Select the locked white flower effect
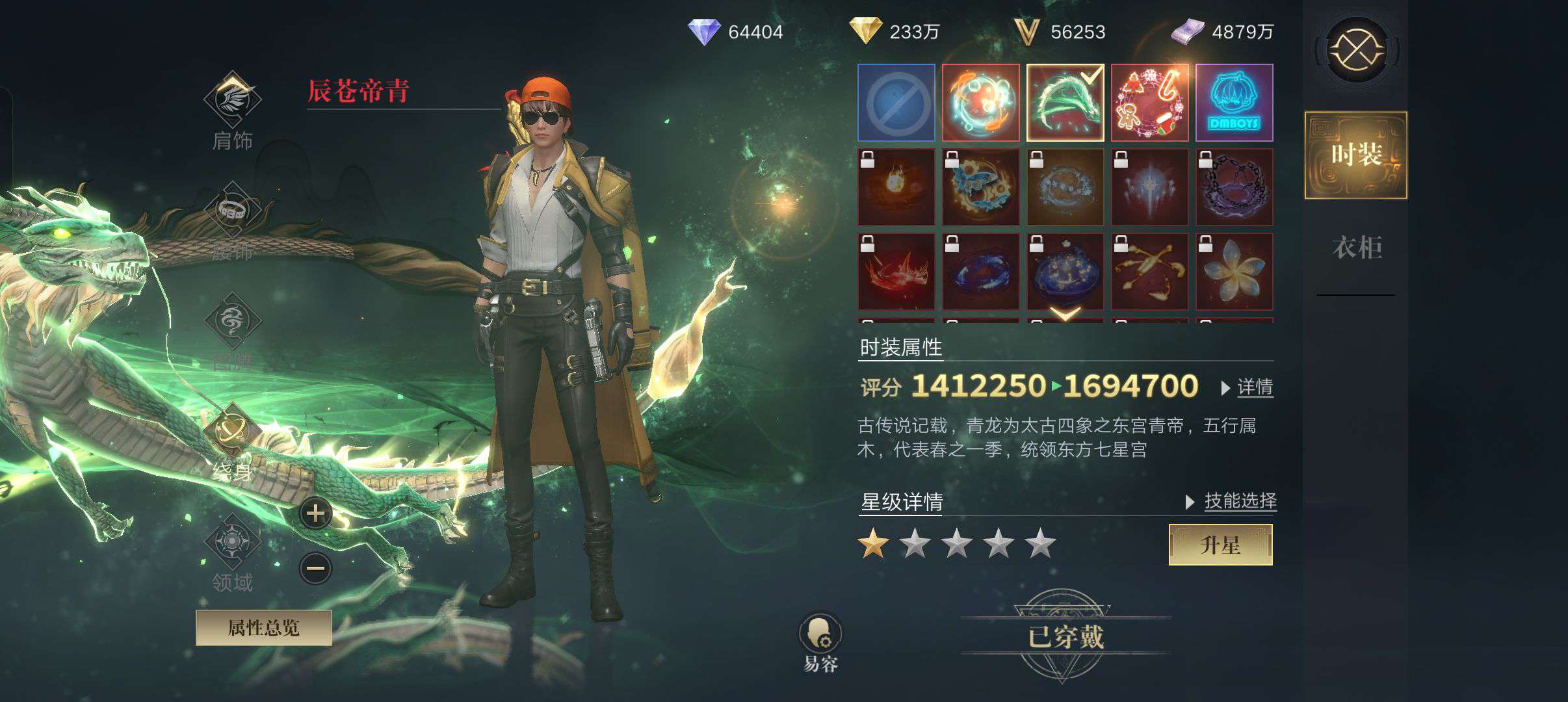Image resolution: width=1568 pixels, height=702 pixels. pos(1234,272)
